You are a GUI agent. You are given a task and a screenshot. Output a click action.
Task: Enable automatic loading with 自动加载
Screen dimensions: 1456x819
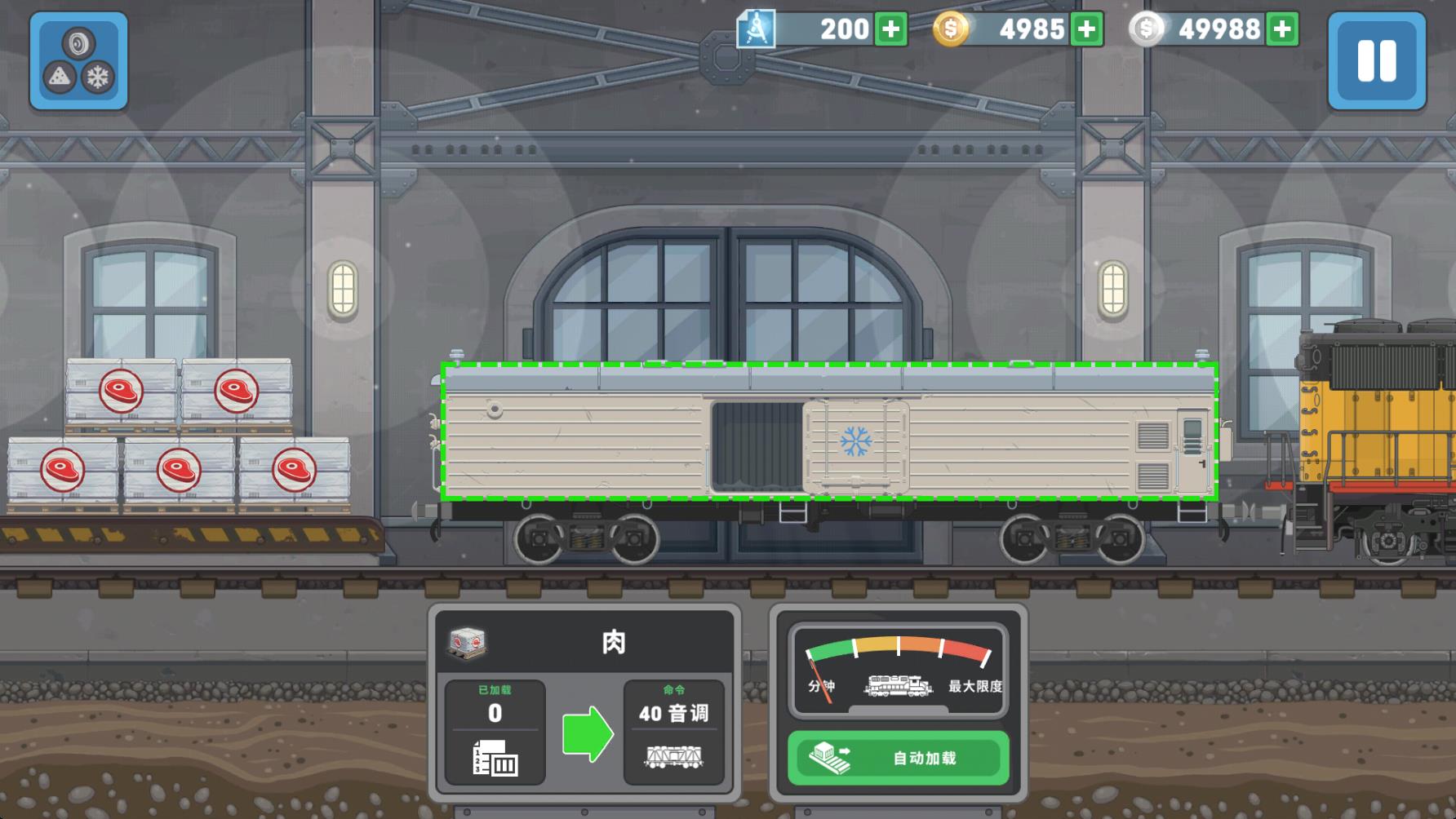pos(898,757)
